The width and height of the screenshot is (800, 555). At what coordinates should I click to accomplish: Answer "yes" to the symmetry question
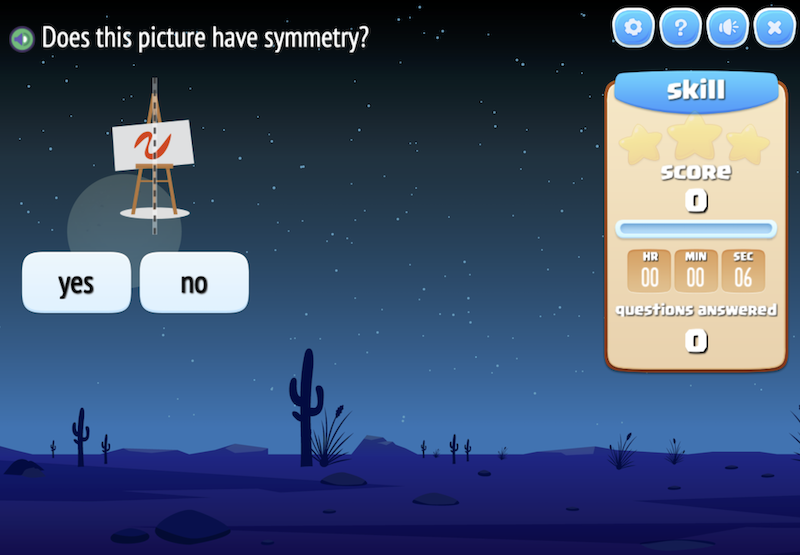tap(76, 283)
